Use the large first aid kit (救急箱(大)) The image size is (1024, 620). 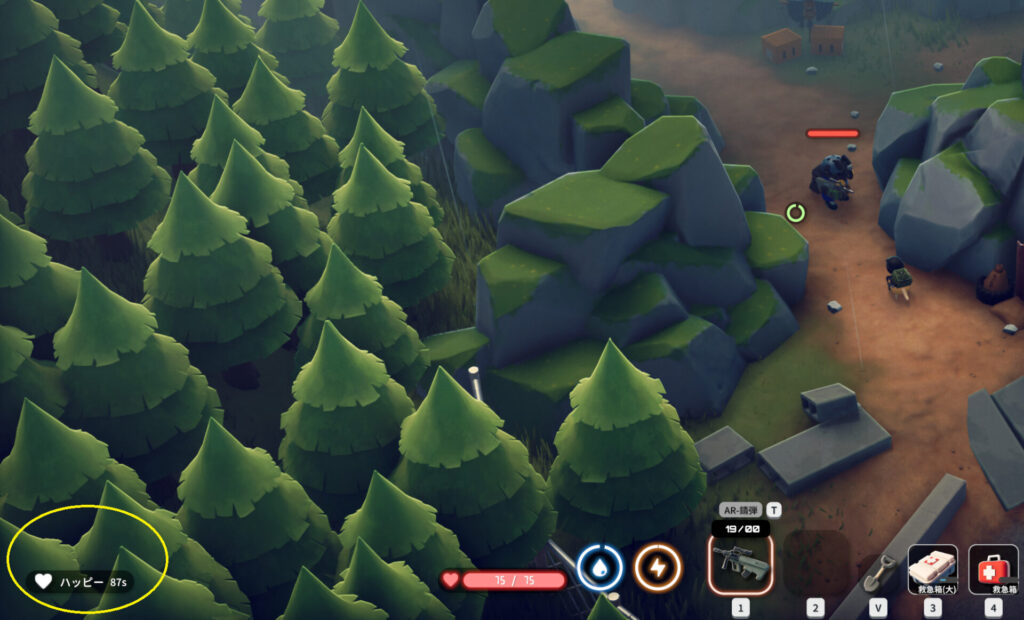click(932, 569)
